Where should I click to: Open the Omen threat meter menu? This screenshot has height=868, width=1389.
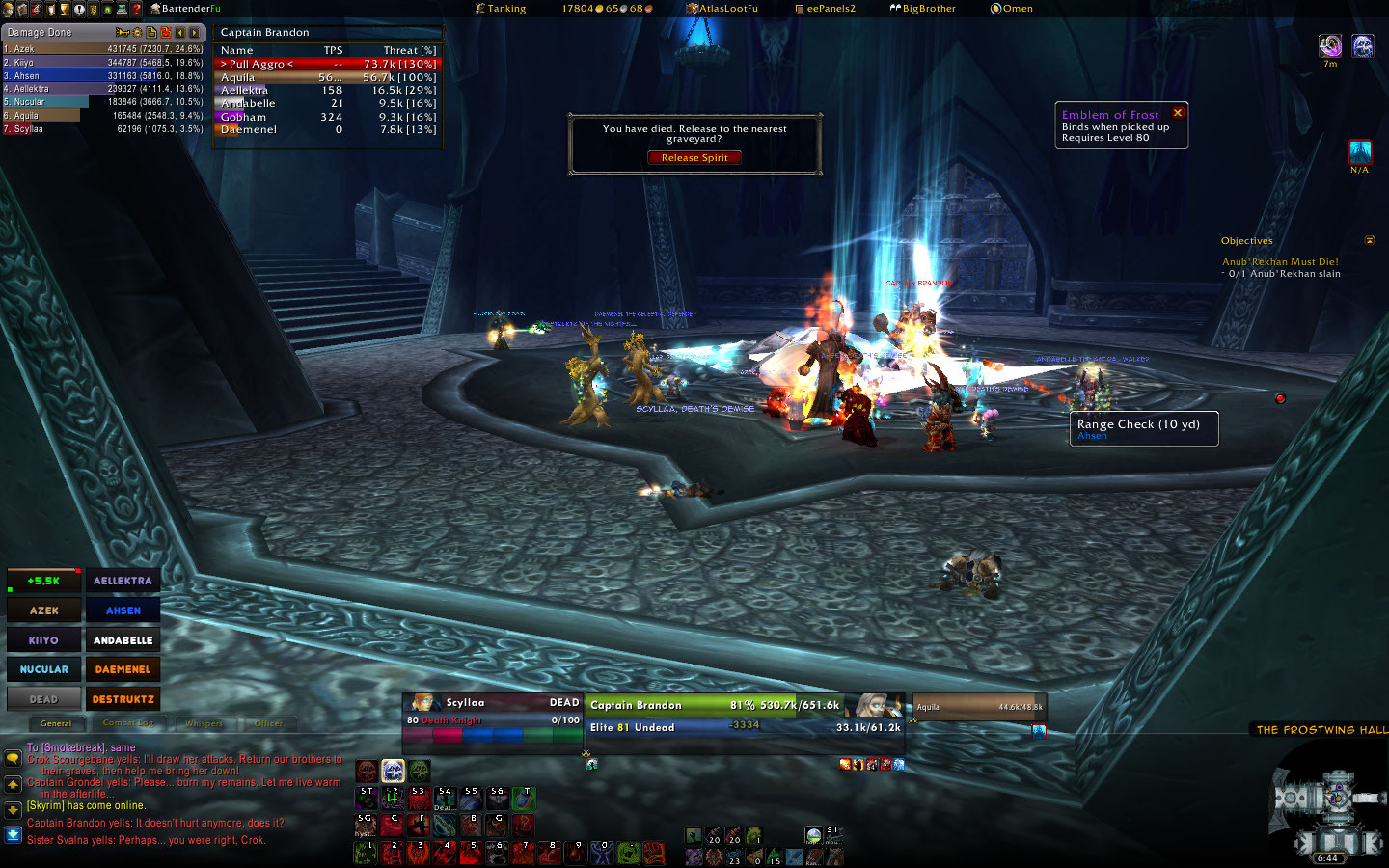[x=1011, y=9]
